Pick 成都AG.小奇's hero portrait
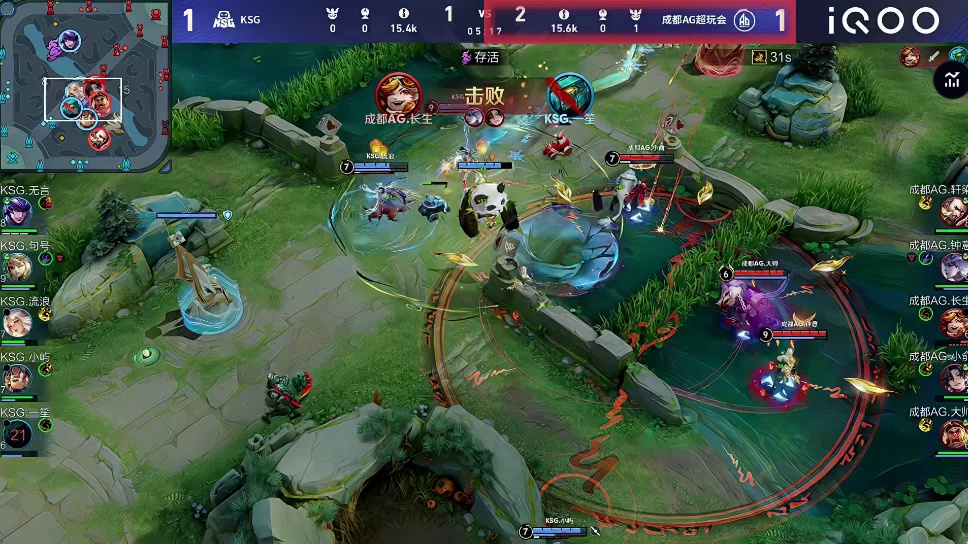 (x=953, y=377)
